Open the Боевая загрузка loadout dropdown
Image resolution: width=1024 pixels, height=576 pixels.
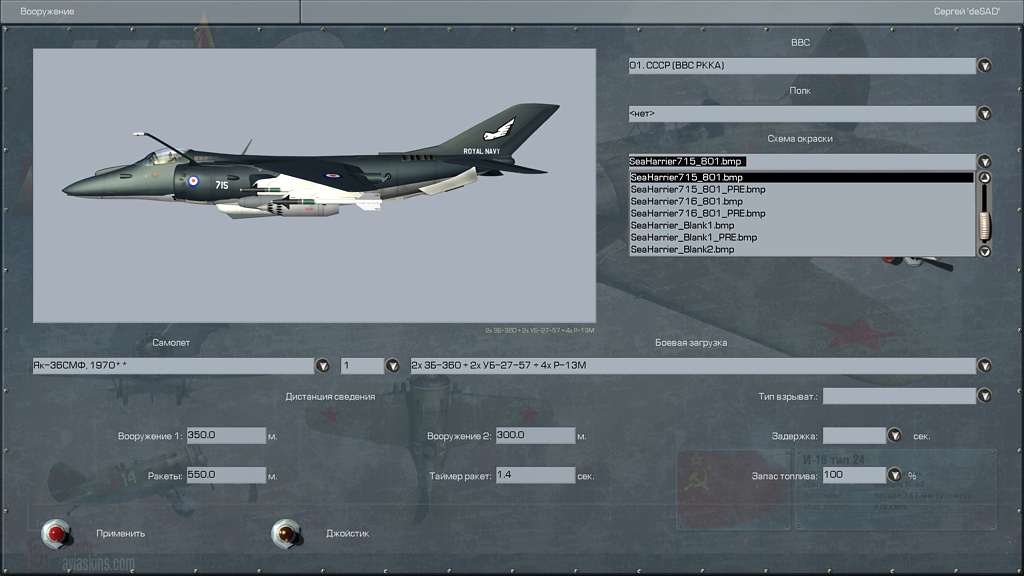click(984, 366)
